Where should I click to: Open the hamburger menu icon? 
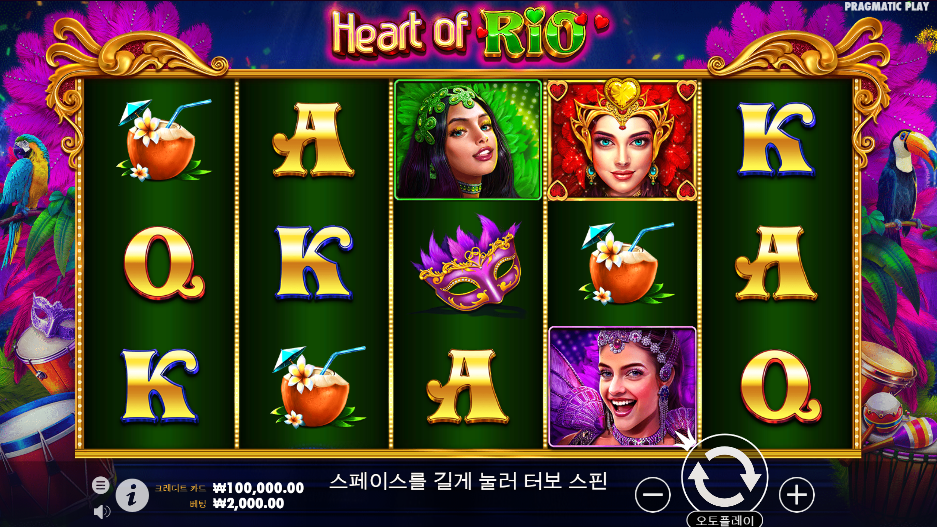click(101, 484)
